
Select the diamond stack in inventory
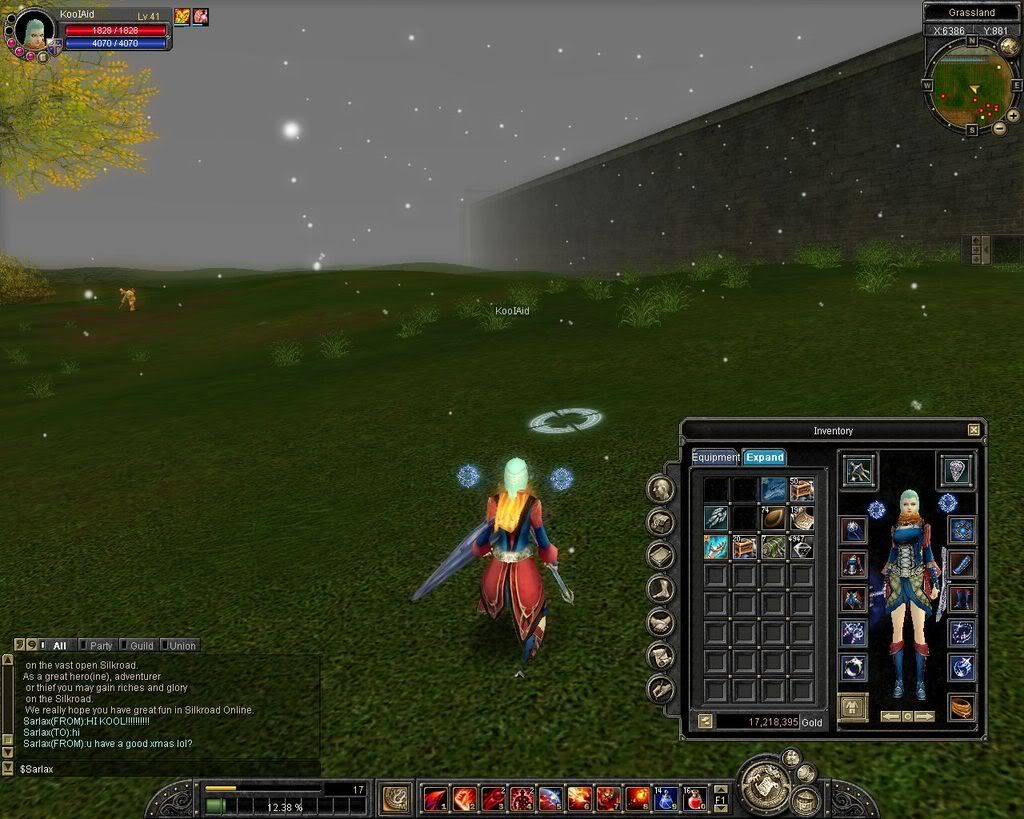802,546
